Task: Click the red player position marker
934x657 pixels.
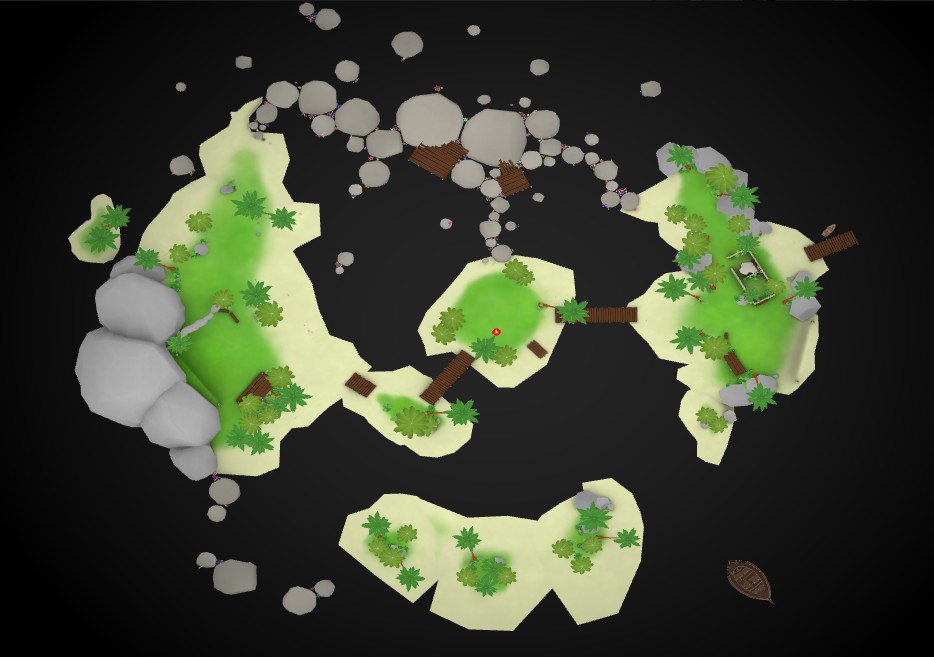Action: 496,331
